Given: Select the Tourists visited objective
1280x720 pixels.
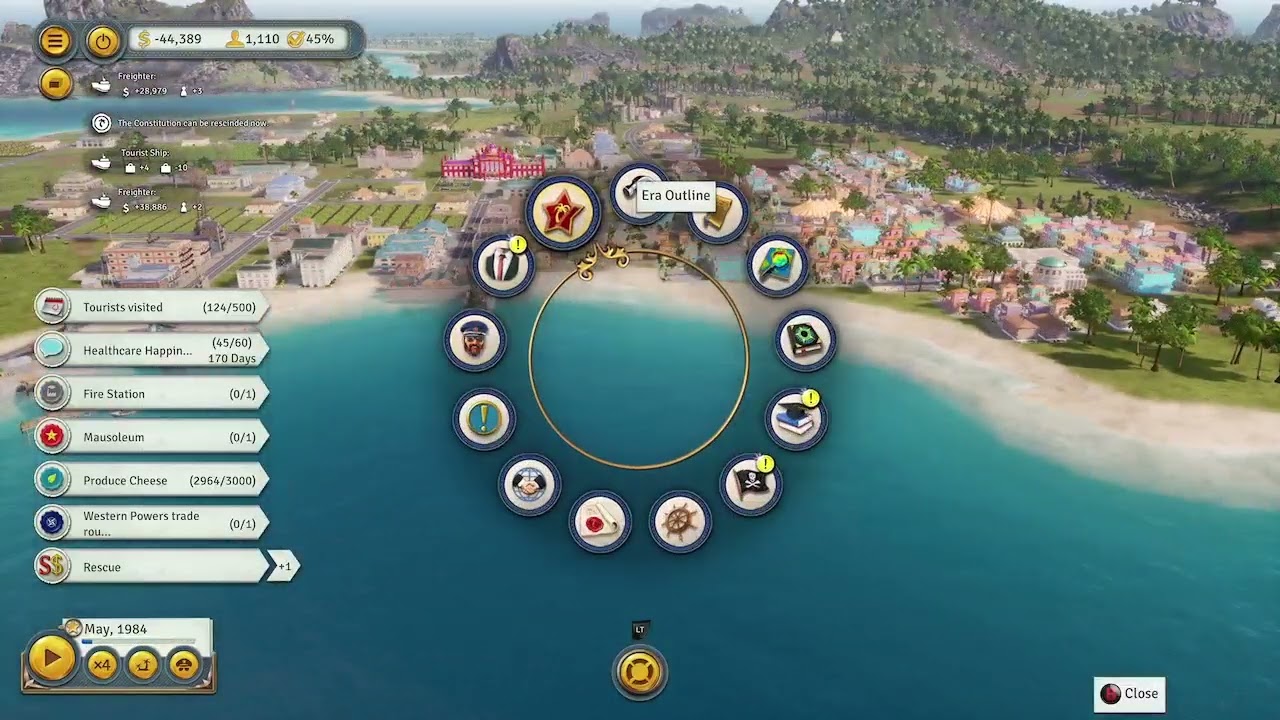Looking at the screenshot, I should (150, 307).
